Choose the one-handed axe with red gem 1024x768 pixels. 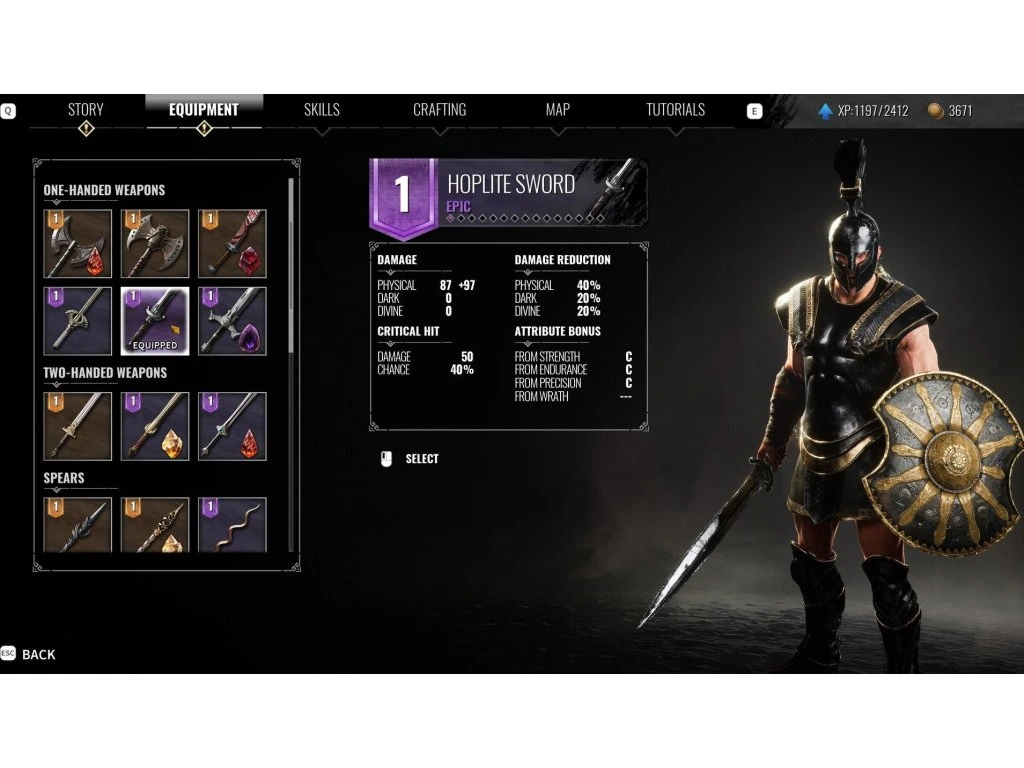(x=78, y=243)
